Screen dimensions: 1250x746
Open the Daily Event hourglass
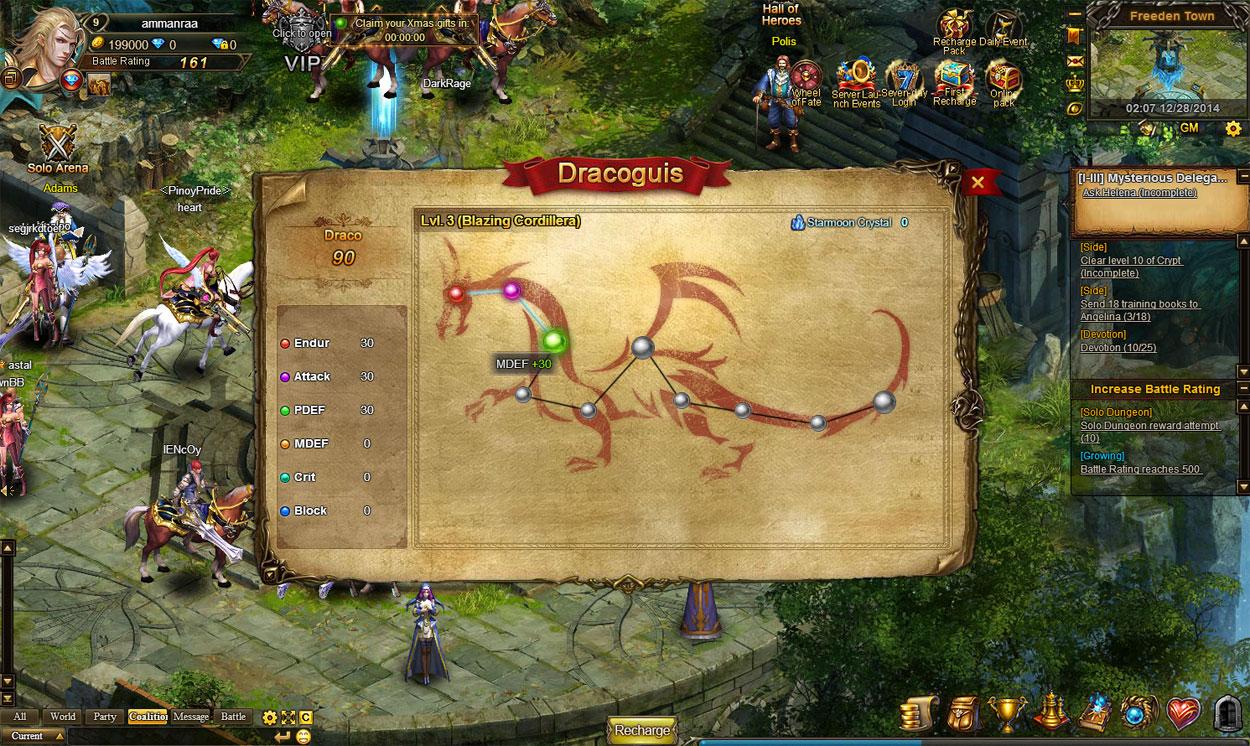[1002, 29]
